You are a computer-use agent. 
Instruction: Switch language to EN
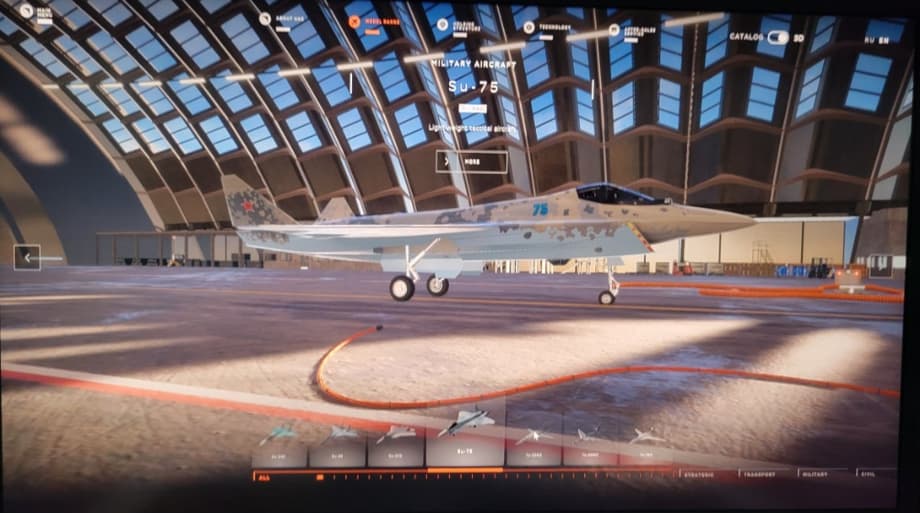pos(884,40)
